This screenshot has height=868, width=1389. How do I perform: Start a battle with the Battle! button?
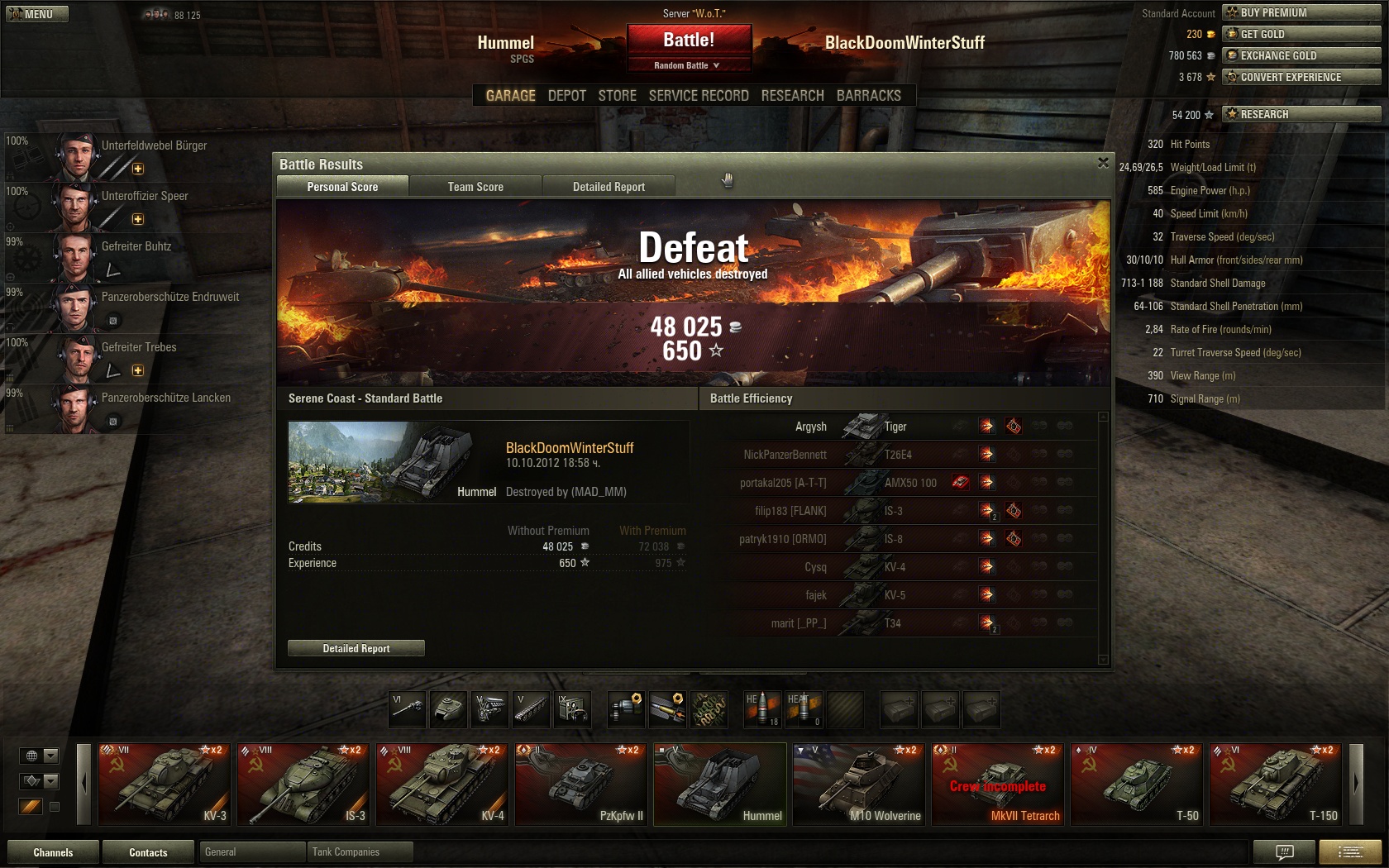tap(689, 40)
